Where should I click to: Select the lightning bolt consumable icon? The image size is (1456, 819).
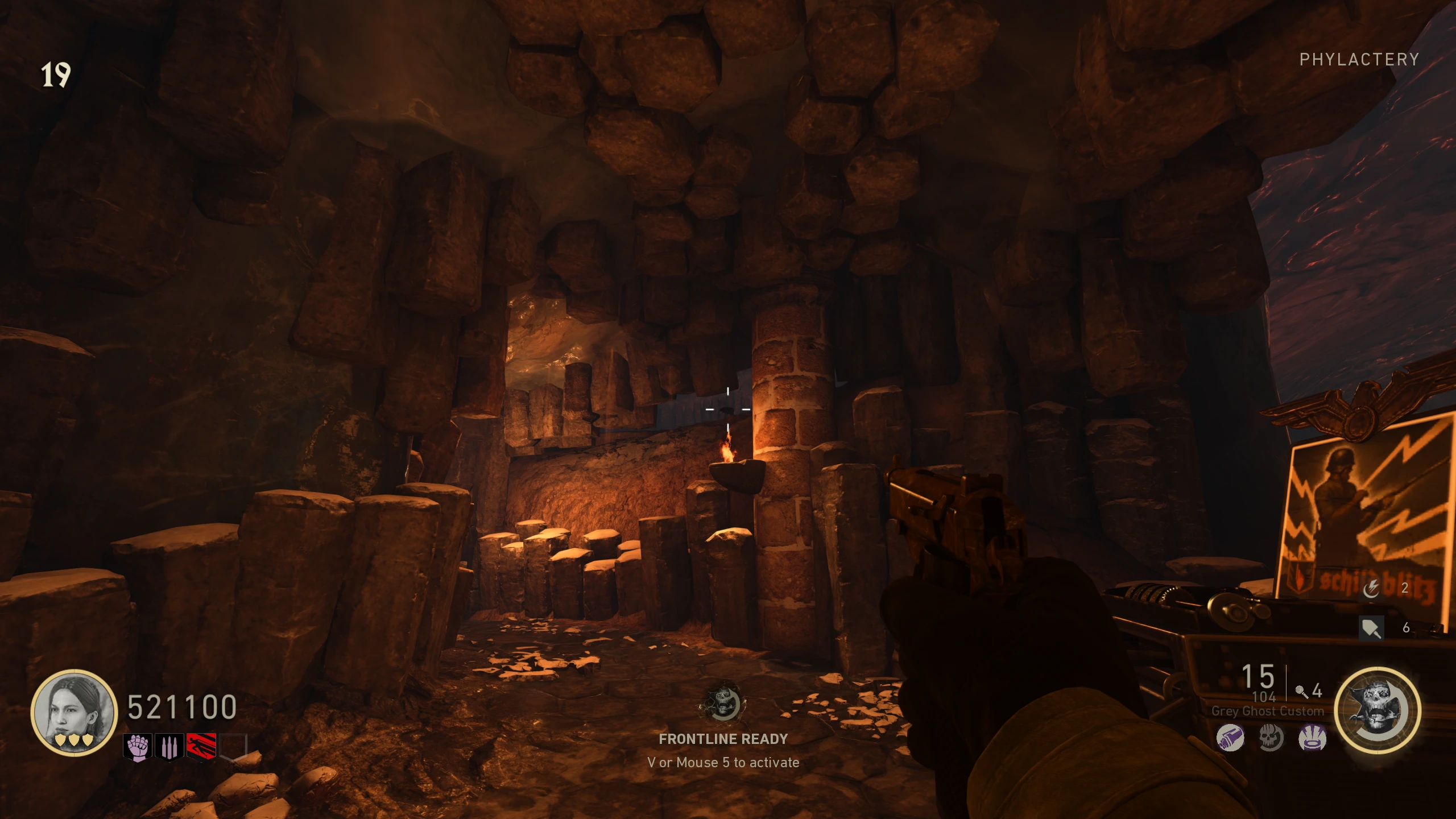[x=1371, y=589]
